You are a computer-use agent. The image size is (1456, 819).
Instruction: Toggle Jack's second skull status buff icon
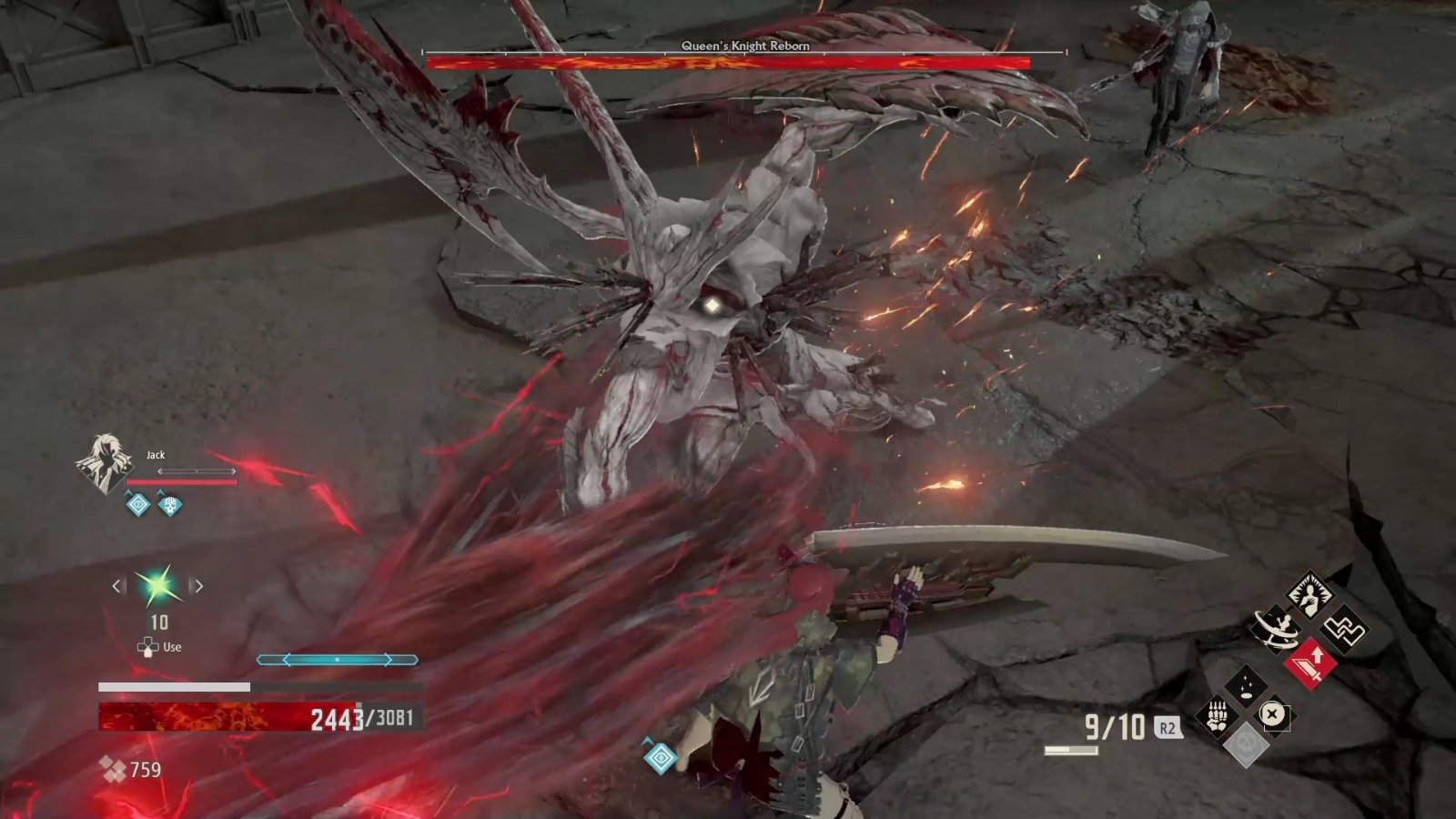pos(169,505)
